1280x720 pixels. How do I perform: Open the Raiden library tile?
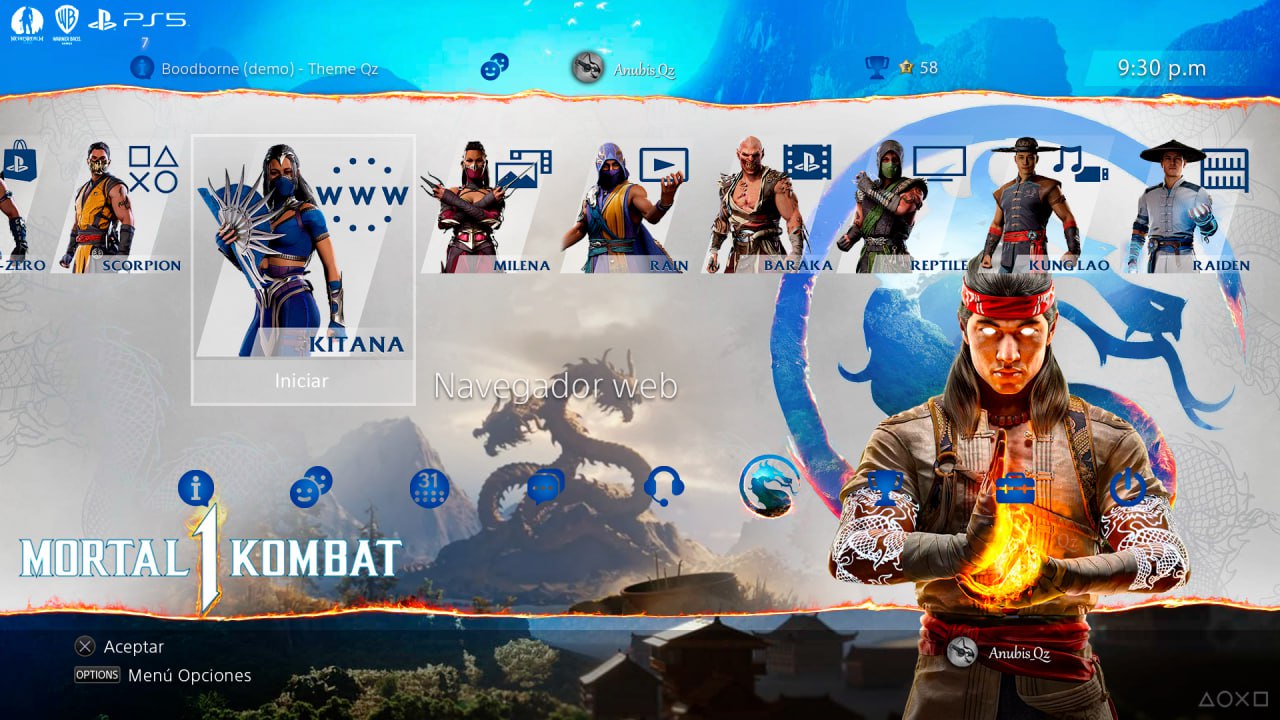coord(1190,208)
